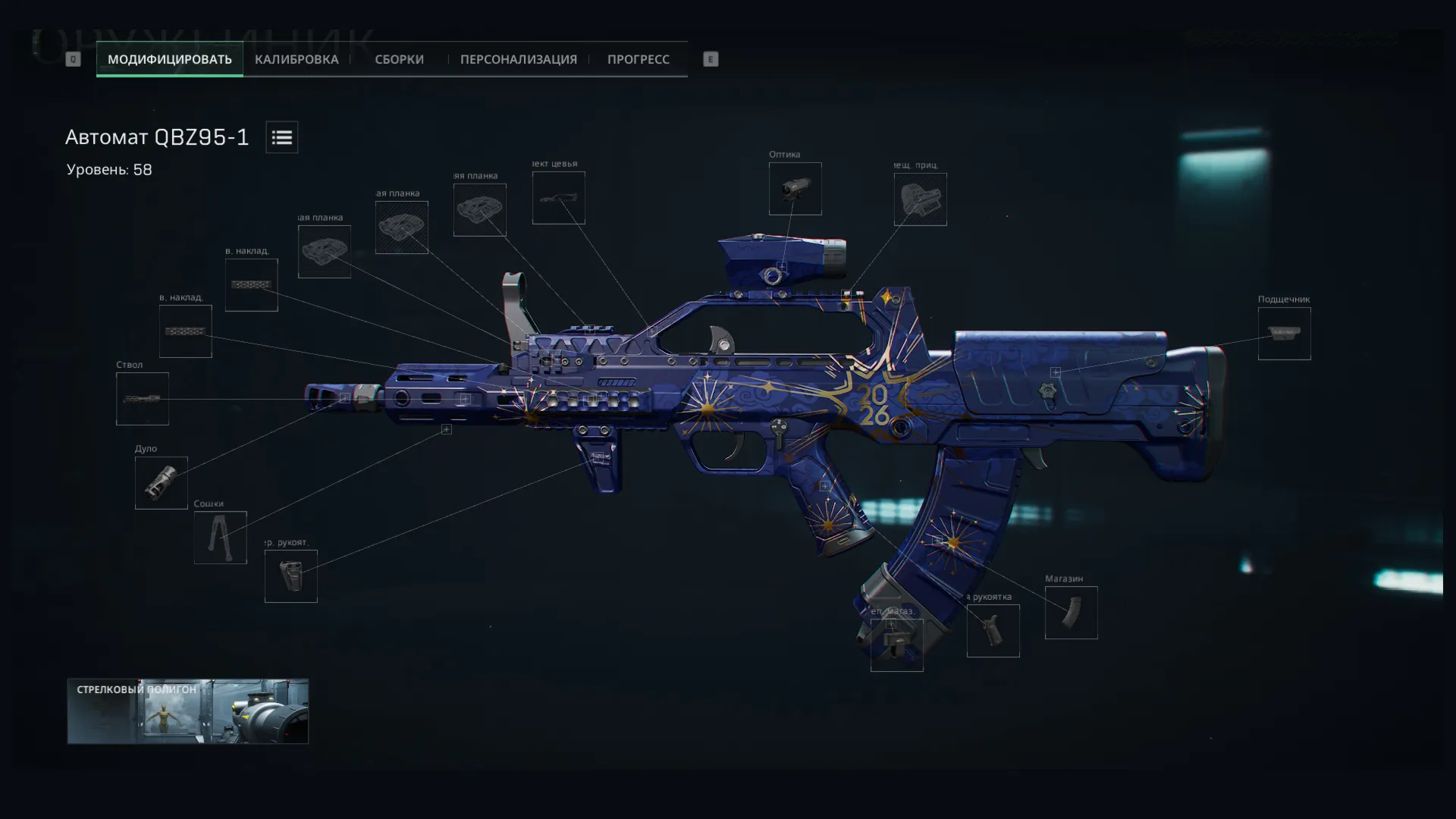Viewport: 1456px width, 819px height.
Task: Switch to the Калибровка tab
Action: click(297, 59)
